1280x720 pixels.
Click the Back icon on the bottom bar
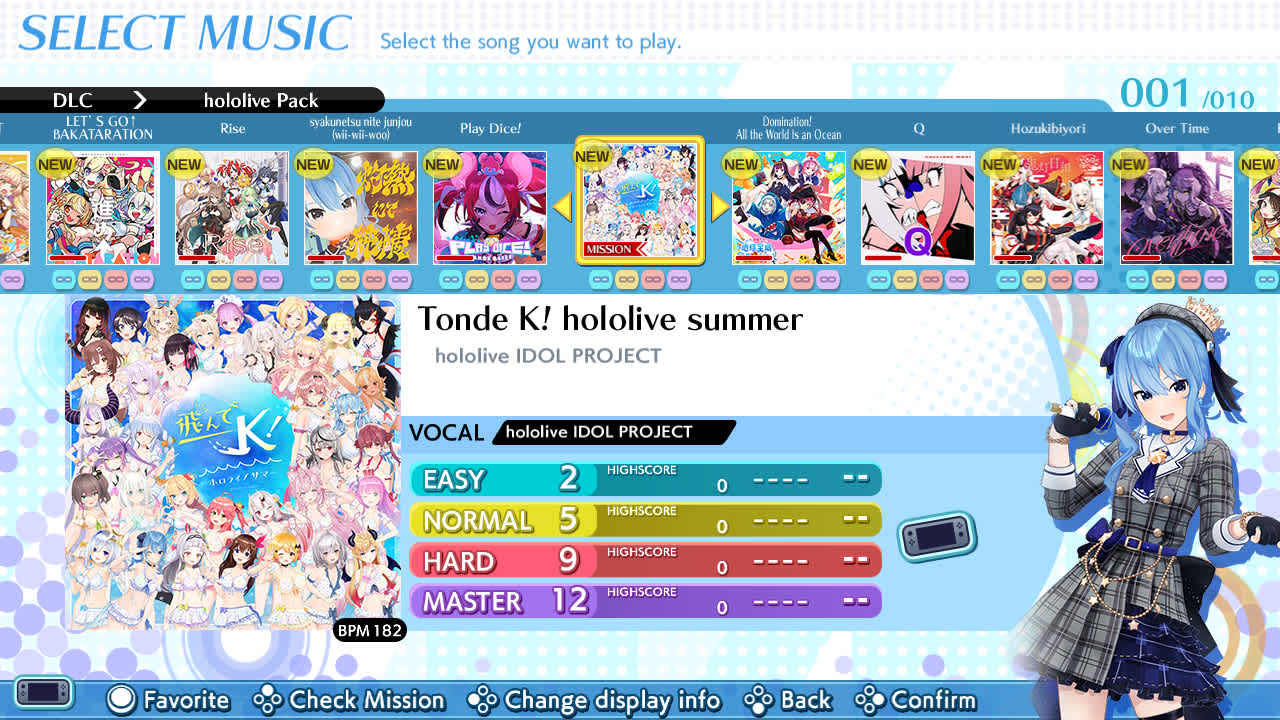[760, 701]
